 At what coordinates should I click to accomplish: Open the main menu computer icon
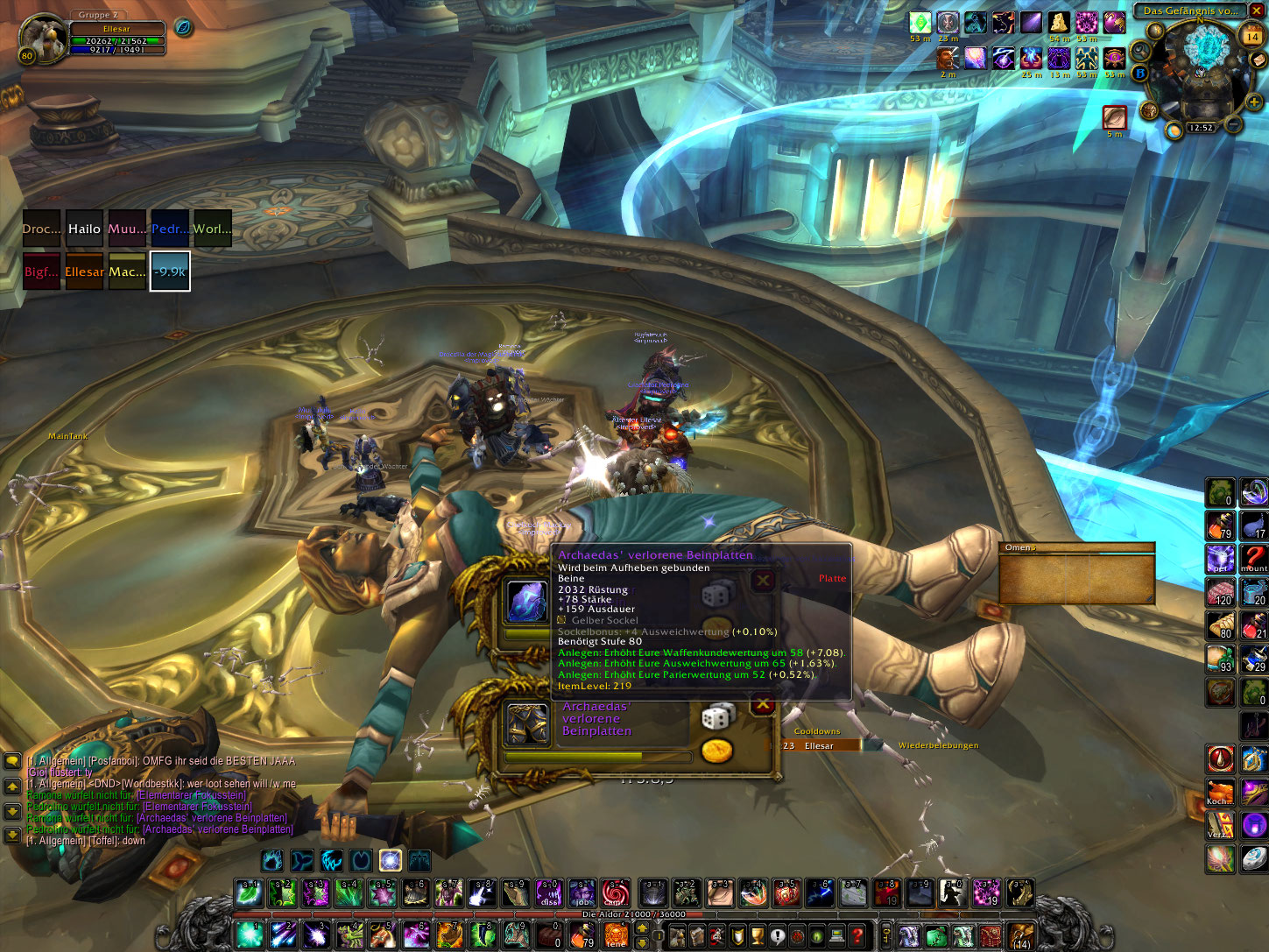(836, 935)
